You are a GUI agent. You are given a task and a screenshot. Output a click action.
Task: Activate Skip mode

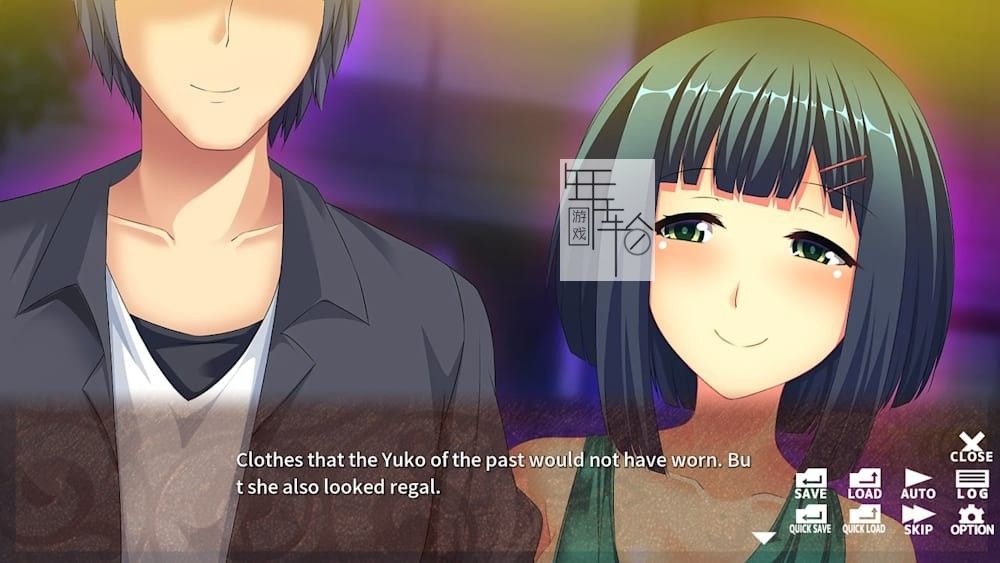918,519
